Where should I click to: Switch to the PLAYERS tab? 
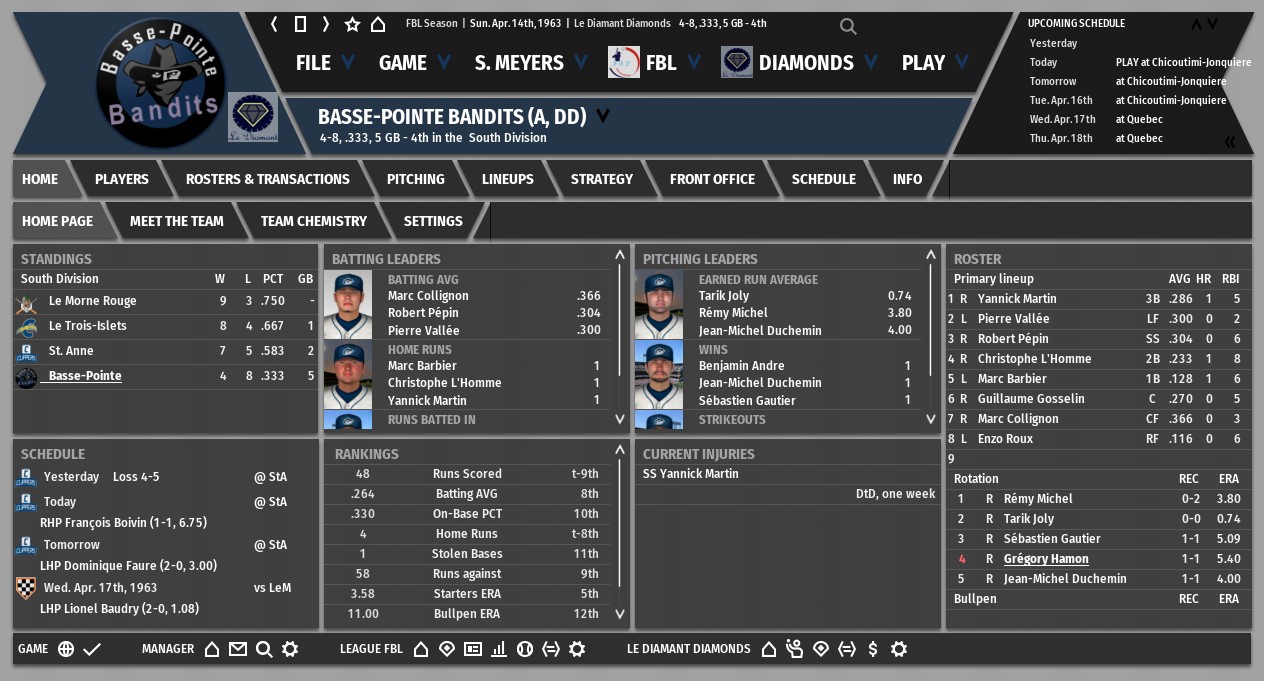[x=121, y=179]
